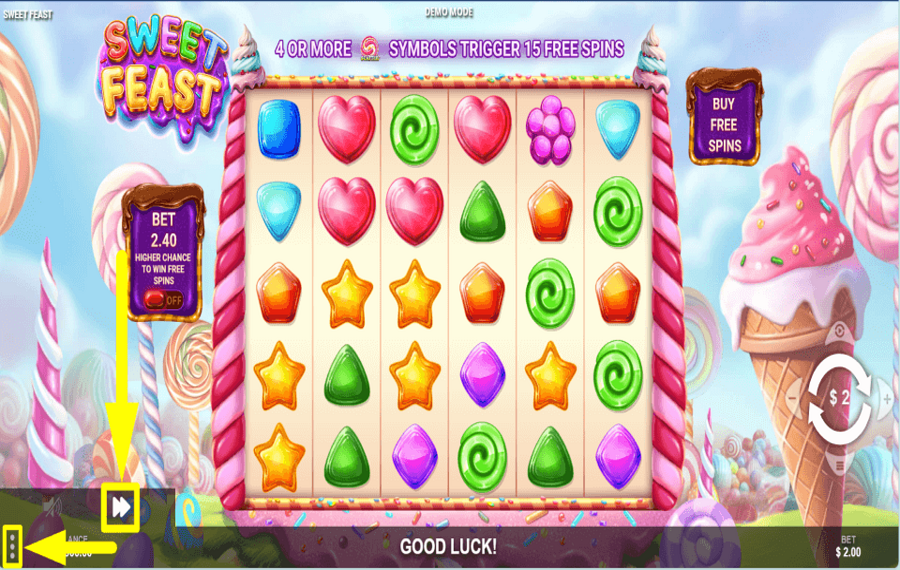Open the three-dot options menu

pyautogui.click(x=12, y=545)
